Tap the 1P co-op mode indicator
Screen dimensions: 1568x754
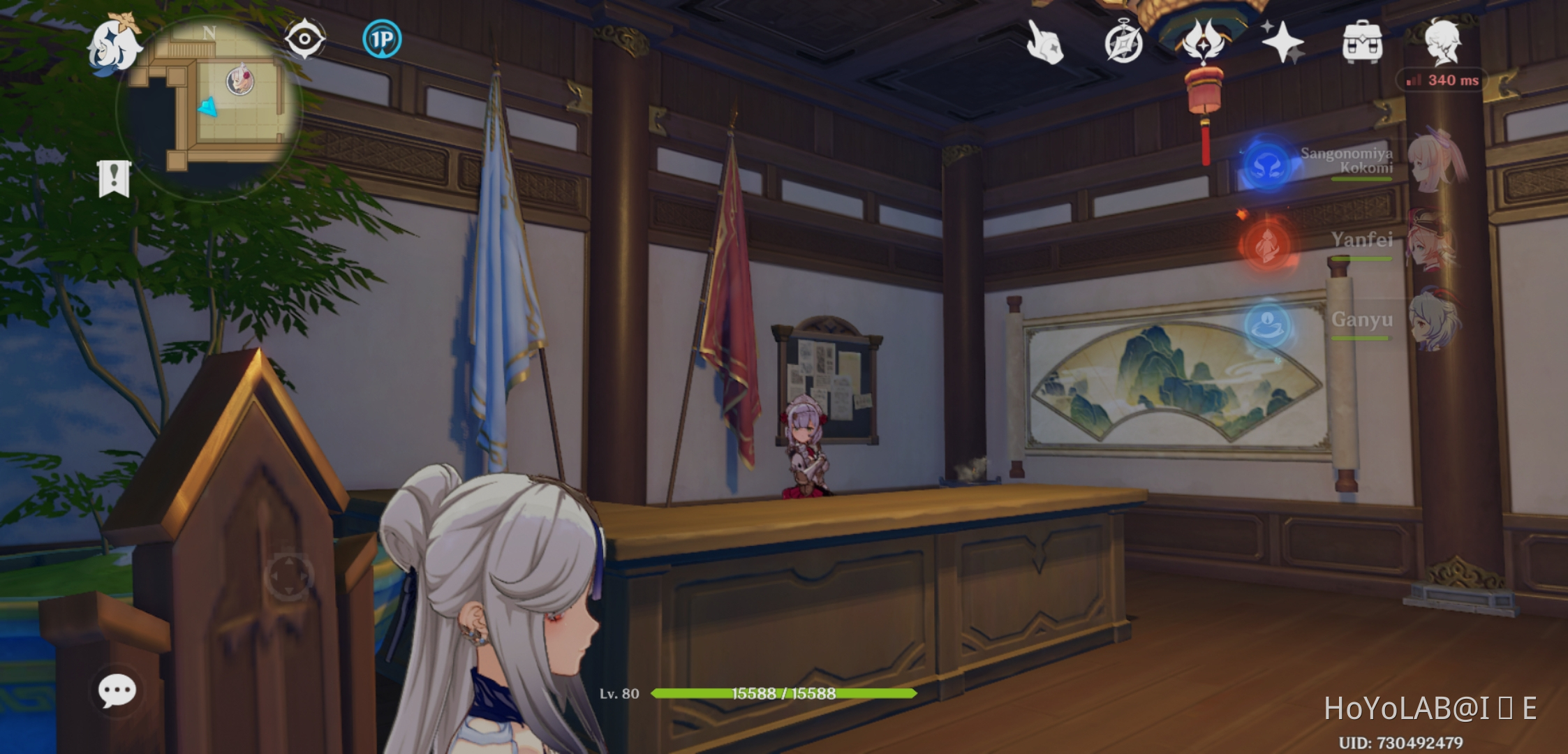[x=381, y=40]
